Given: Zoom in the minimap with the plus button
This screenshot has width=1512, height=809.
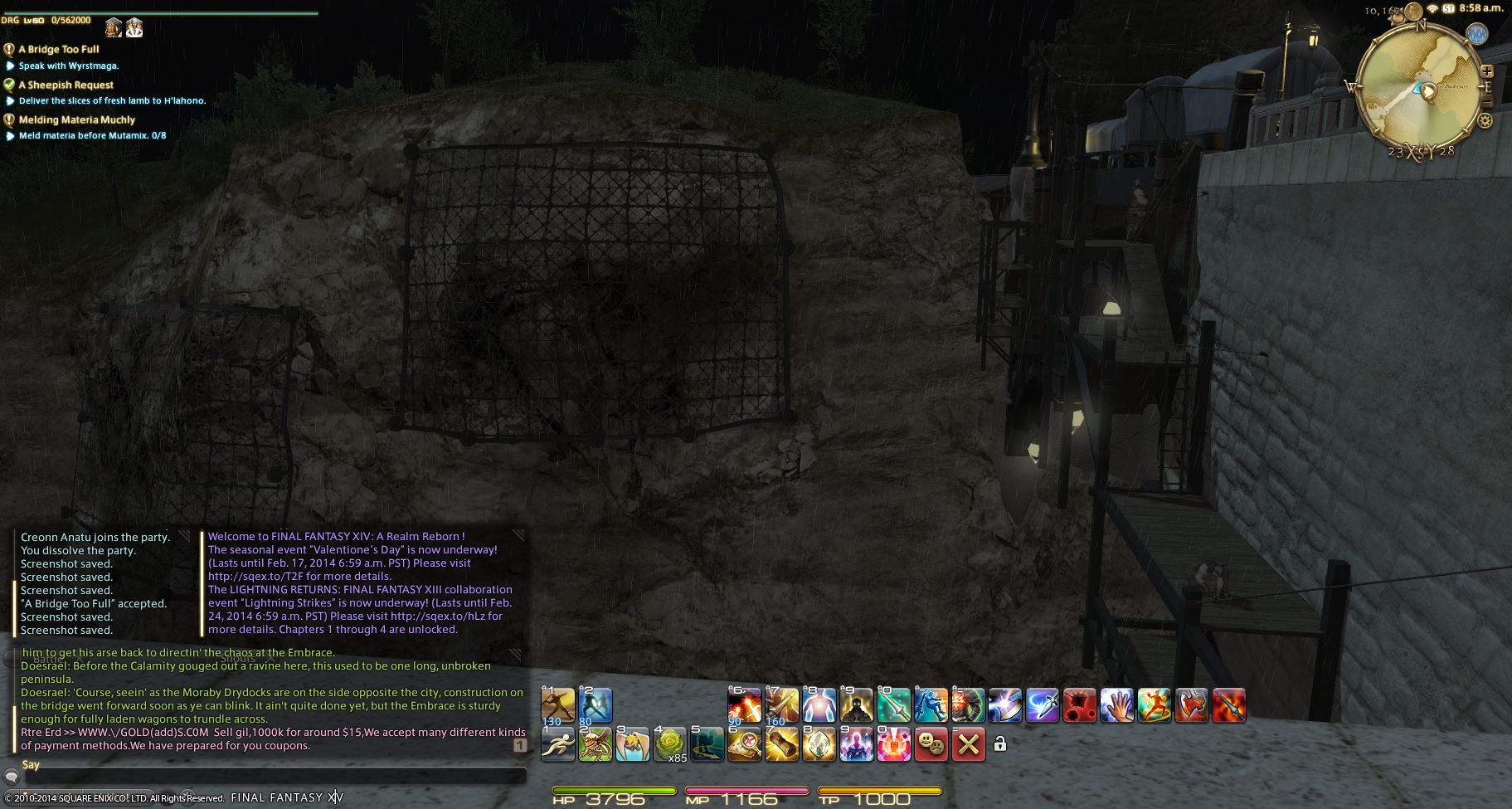Looking at the screenshot, I should pyautogui.click(x=1487, y=71).
